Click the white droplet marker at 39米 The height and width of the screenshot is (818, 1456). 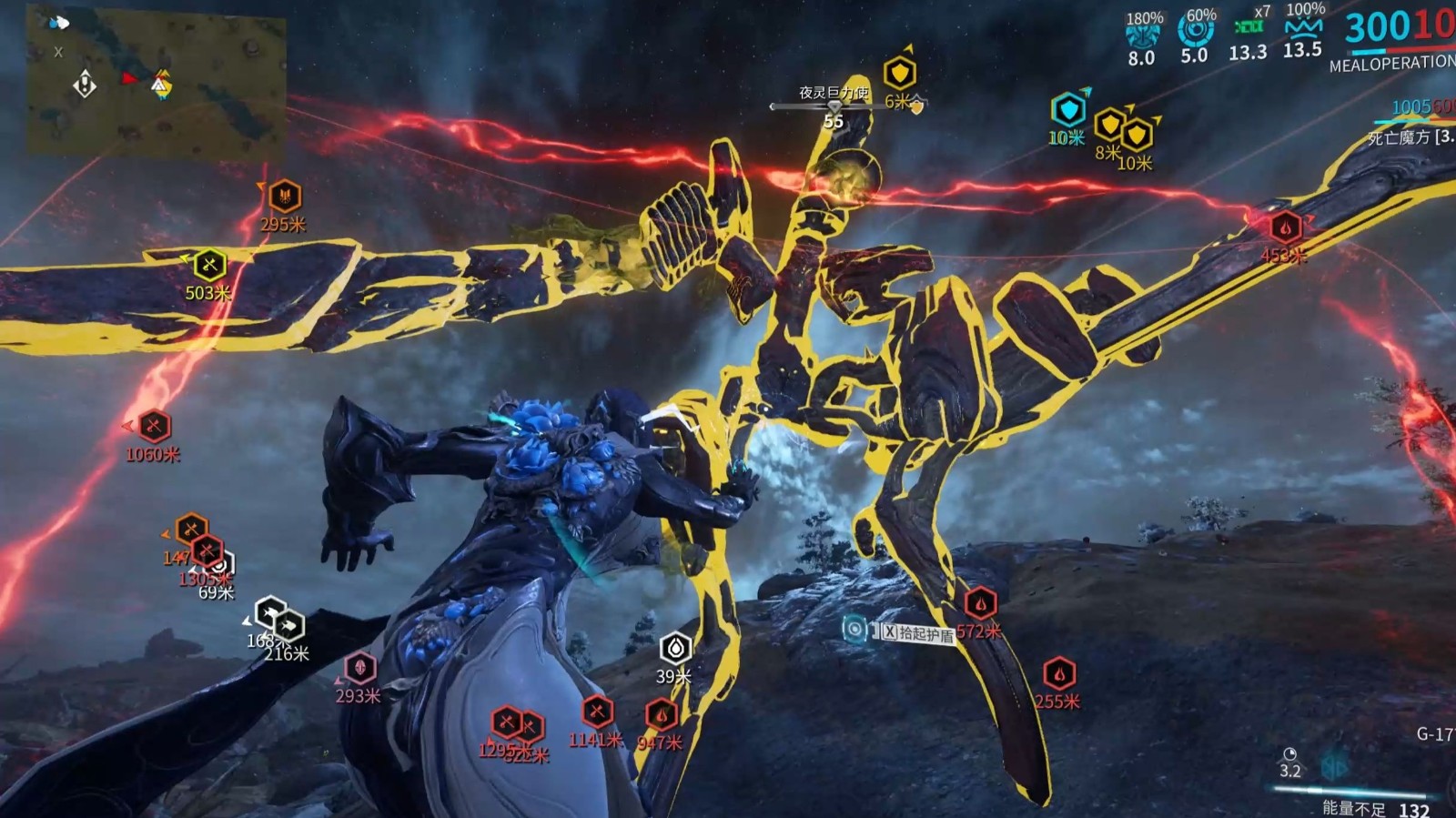675,648
